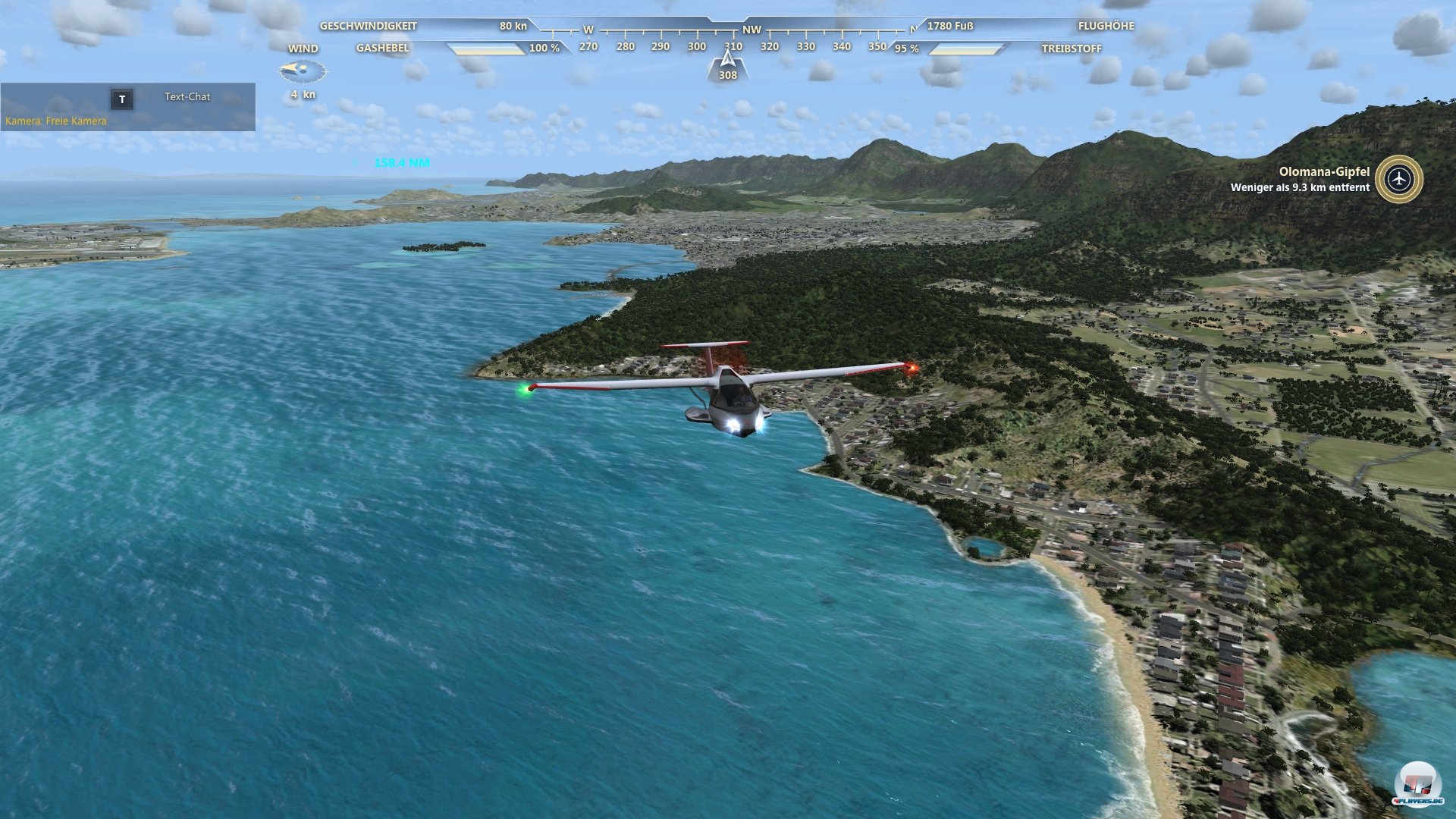The height and width of the screenshot is (819, 1456).
Task: Click the T key icon in the chat panel
Action: pos(122,98)
